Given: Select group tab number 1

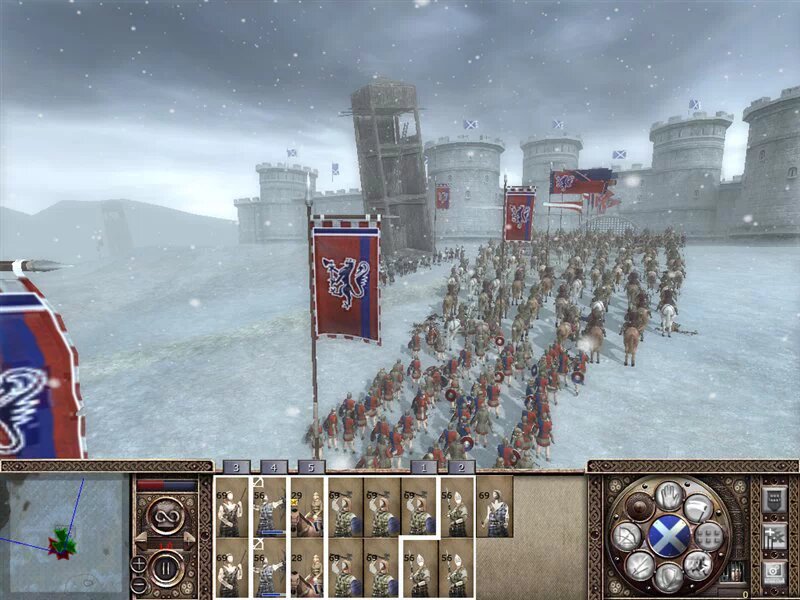Looking at the screenshot, I should [x=423, y=466].
